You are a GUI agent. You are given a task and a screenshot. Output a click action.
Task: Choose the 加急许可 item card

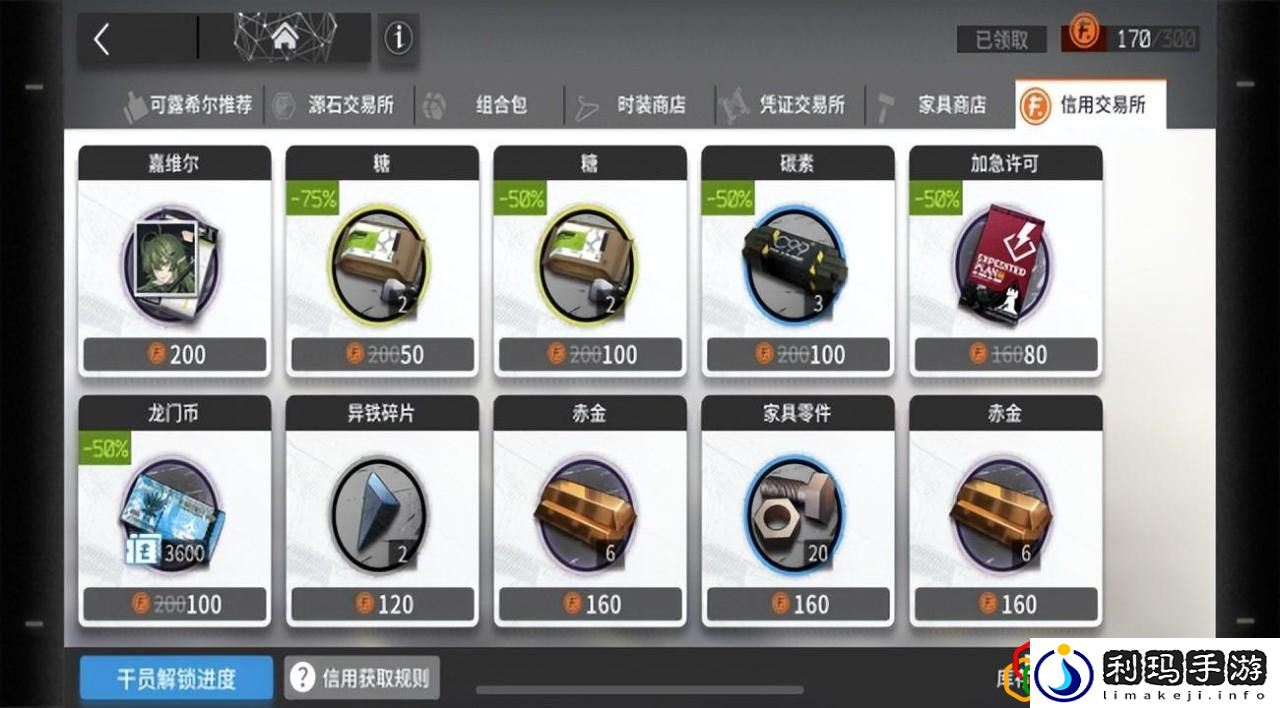(1006, 262)
